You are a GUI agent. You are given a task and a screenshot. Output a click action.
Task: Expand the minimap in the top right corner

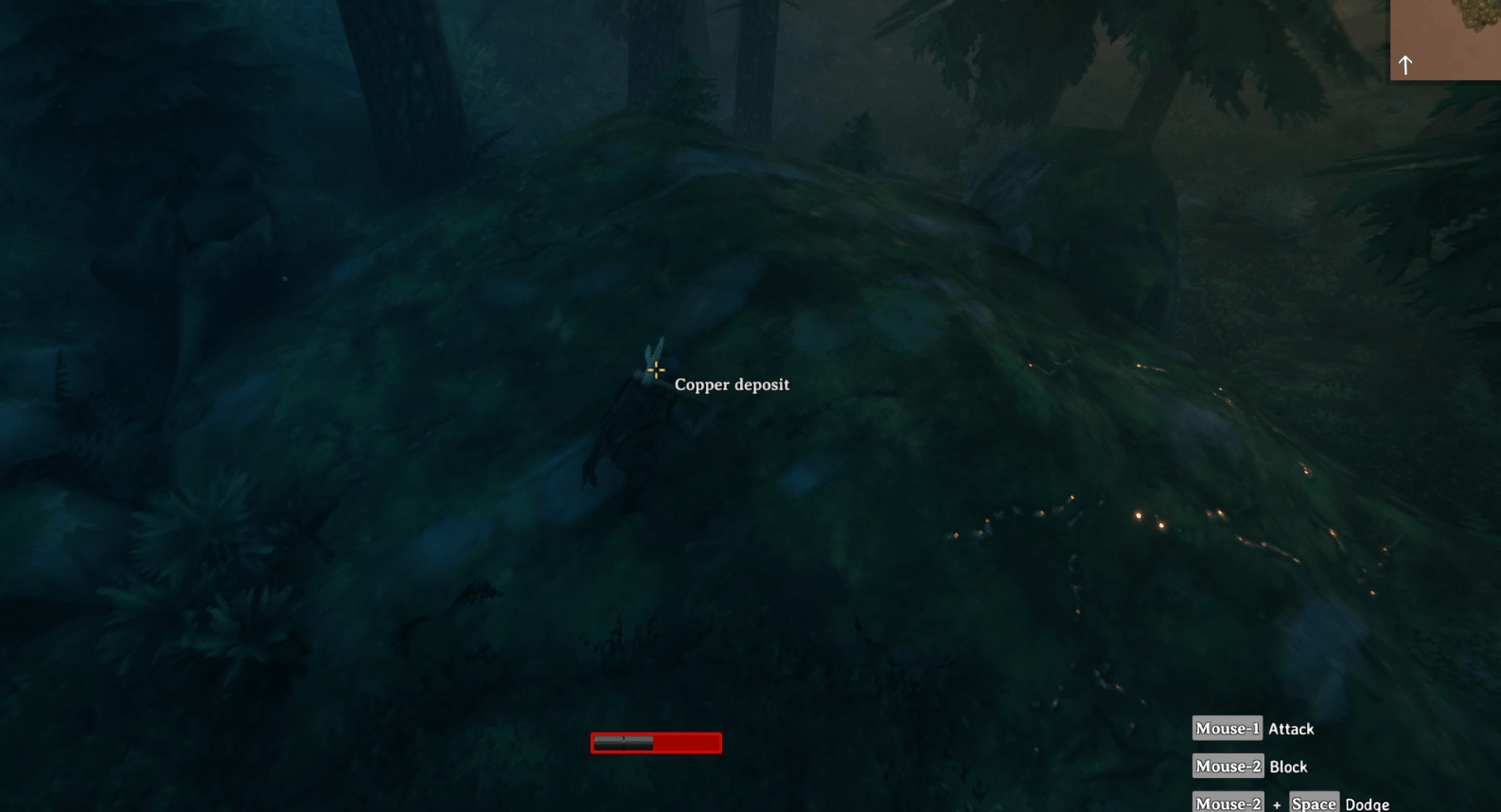click(1445, 40)
